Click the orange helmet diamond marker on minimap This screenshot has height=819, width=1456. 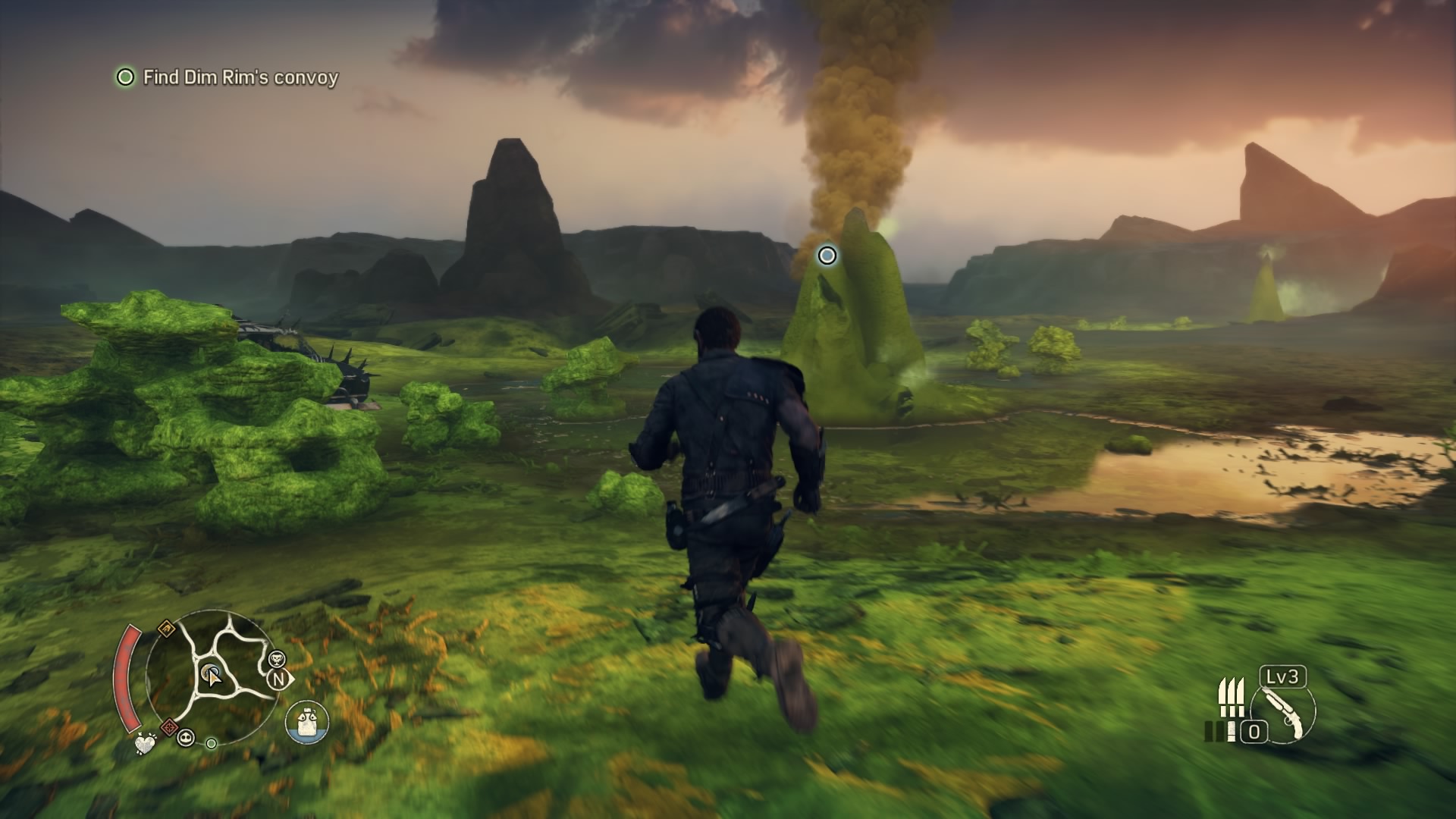[x=166, y=629]
